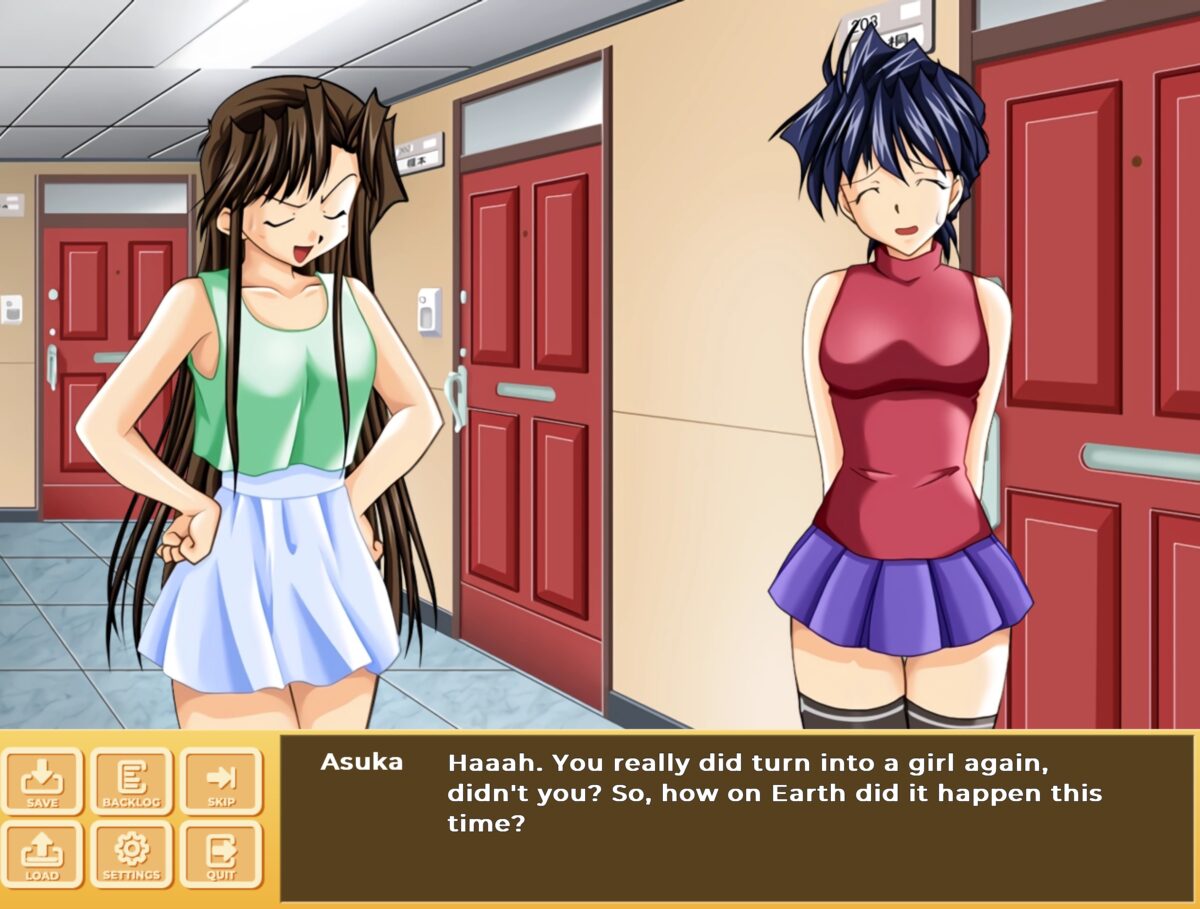Open the Backlog of past dialogue
1200x909 pixels.
pos(131,781)
